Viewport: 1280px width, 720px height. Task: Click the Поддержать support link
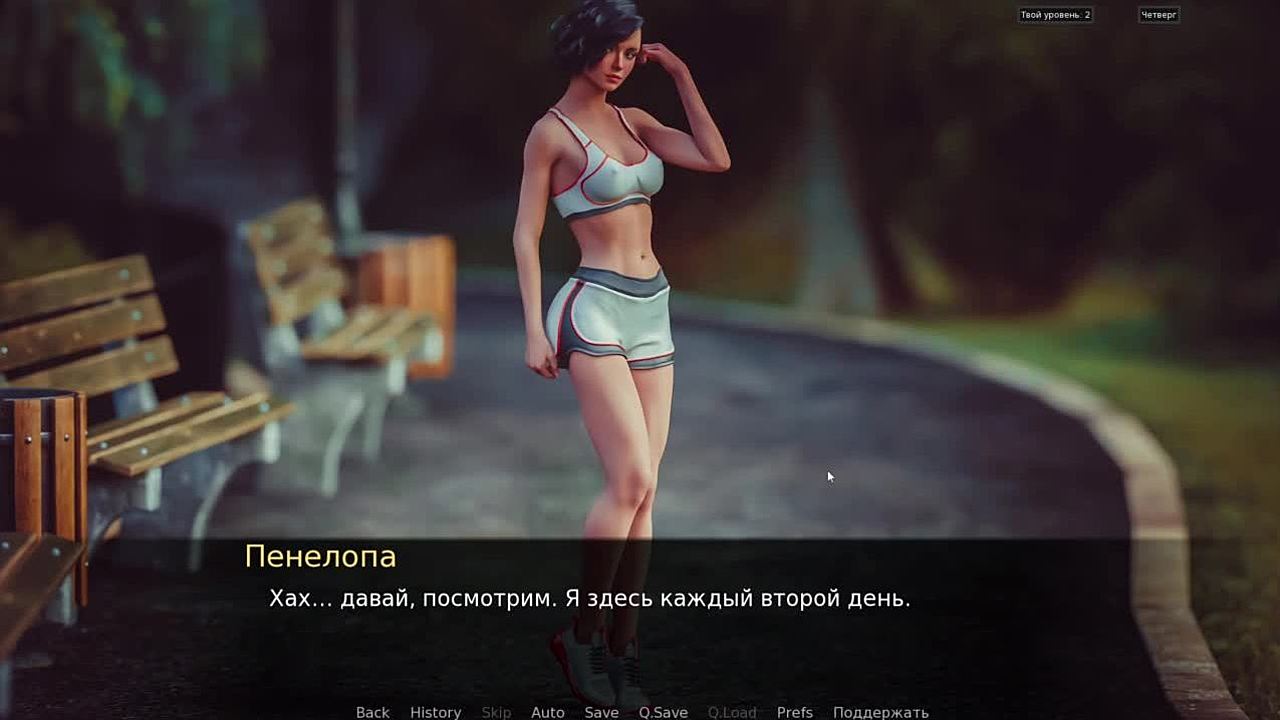[880, 712]
